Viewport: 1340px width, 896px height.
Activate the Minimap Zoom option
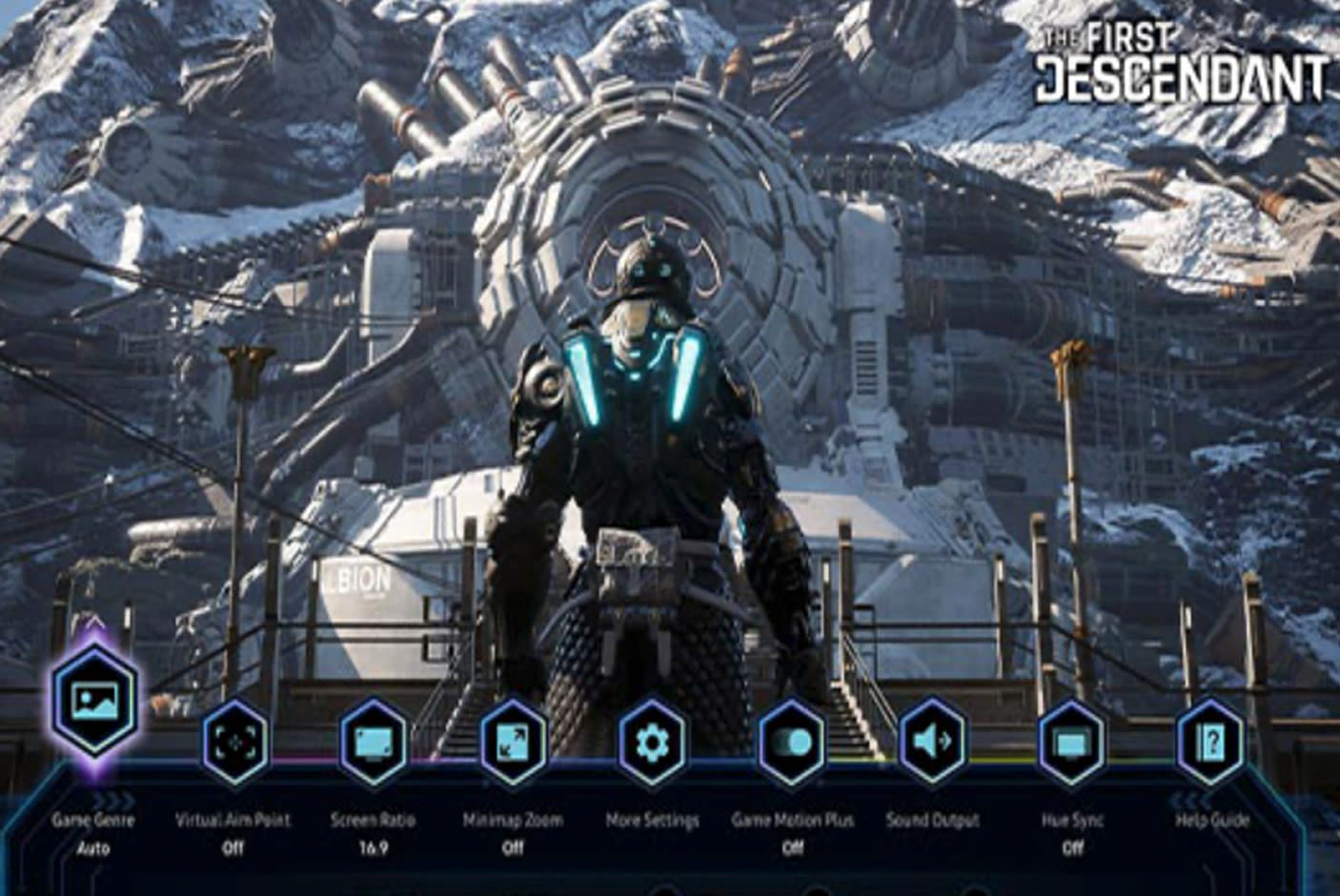(513, 743)
